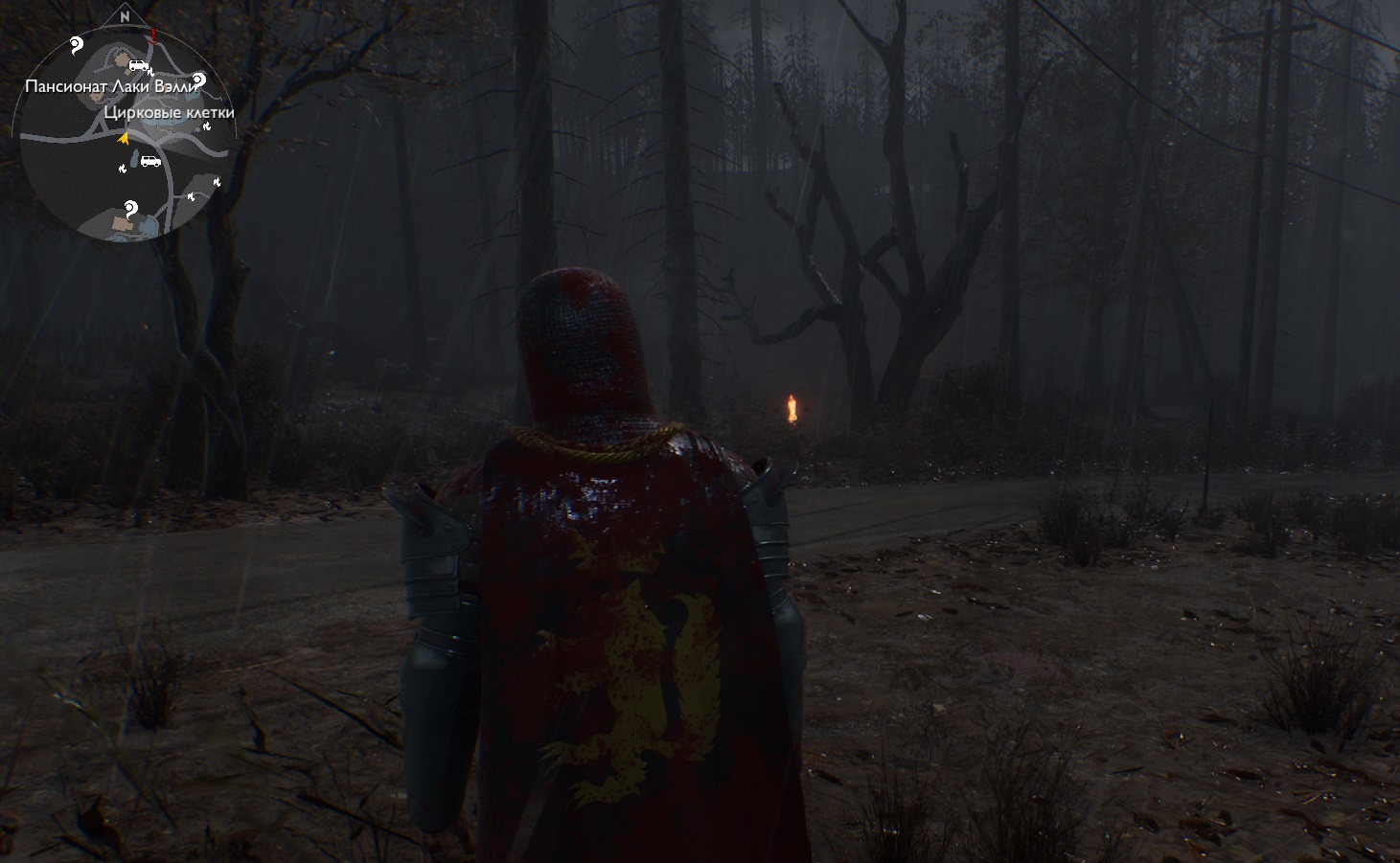This screenshot has height=863, width=1400.
Task: Click question mark touching Пансионат Лаки Вэлли label
Action: pos(198,79)
